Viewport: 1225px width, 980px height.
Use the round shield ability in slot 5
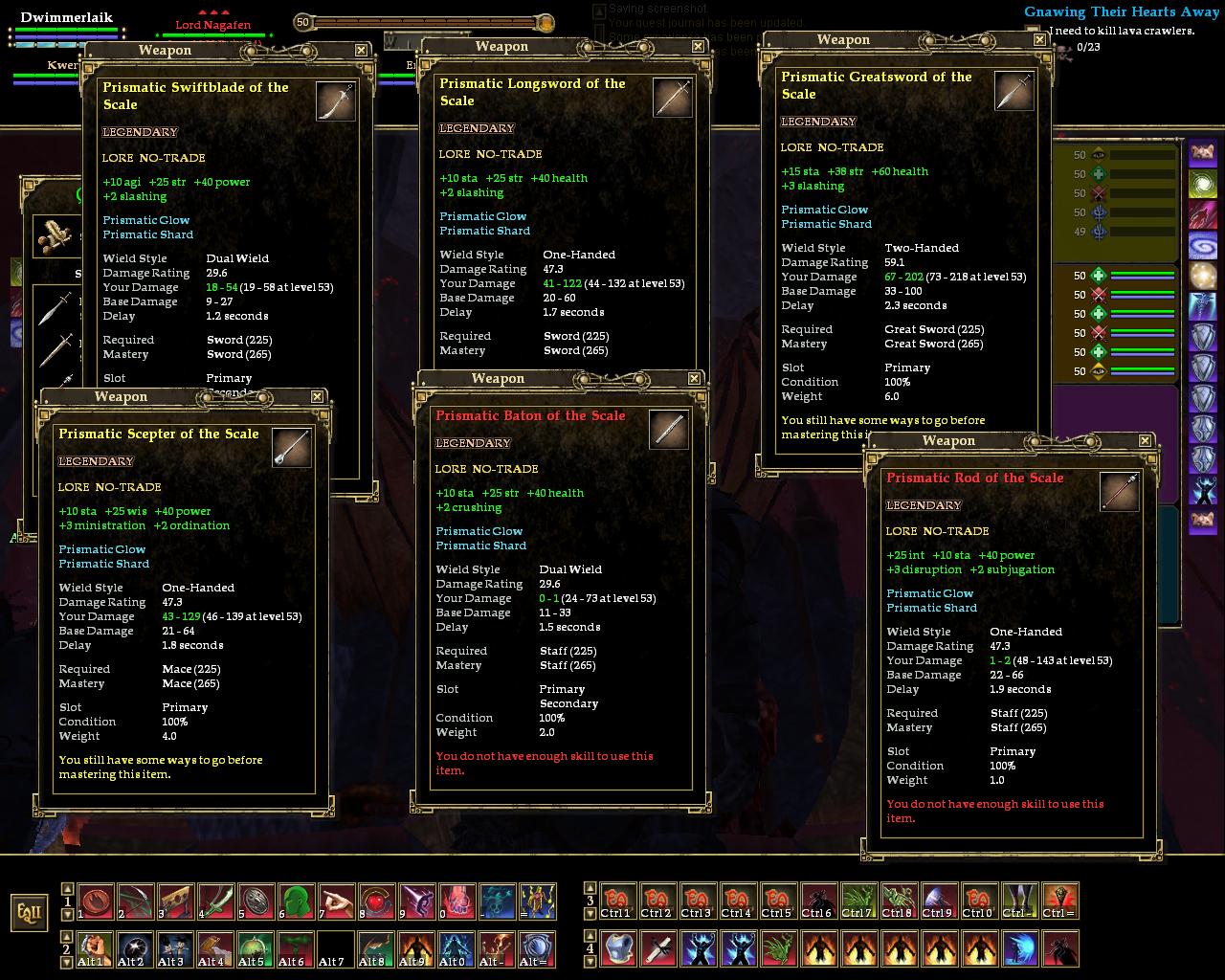tap(256, 902)
